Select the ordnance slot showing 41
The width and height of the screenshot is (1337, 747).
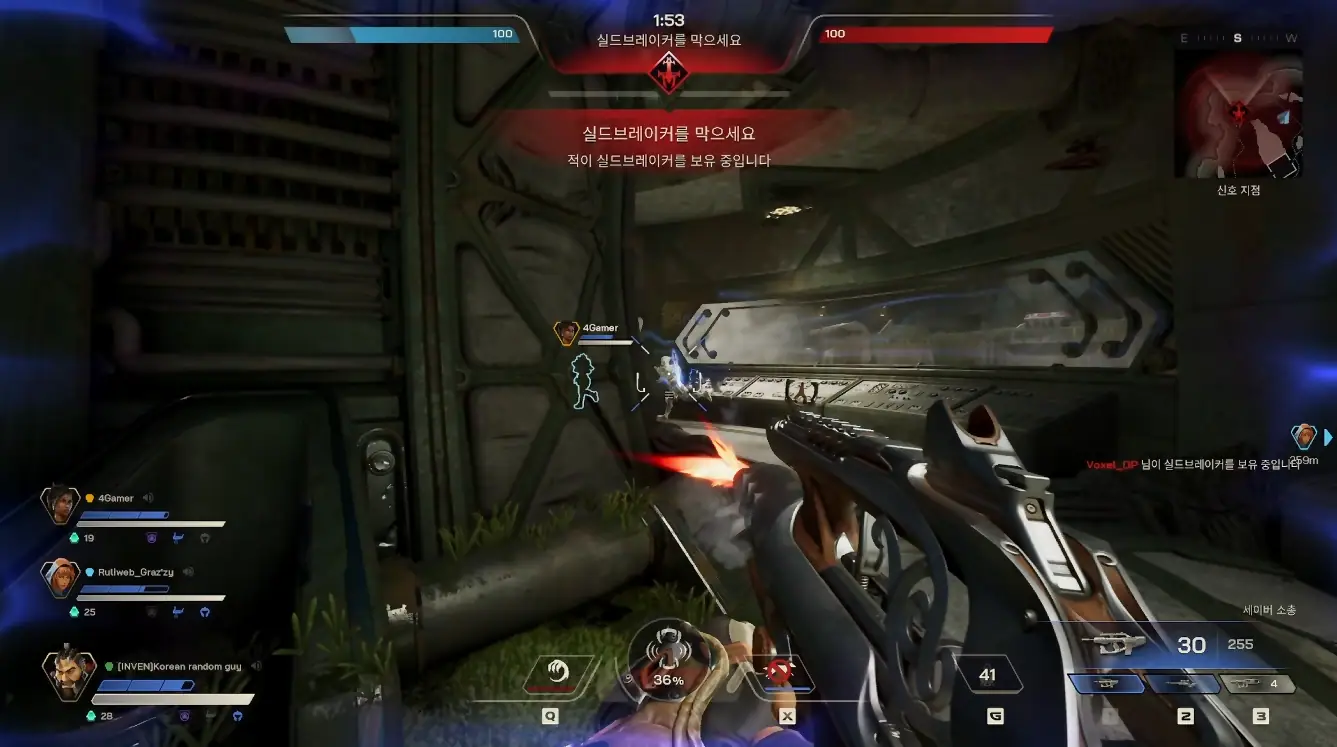[988, 675]
